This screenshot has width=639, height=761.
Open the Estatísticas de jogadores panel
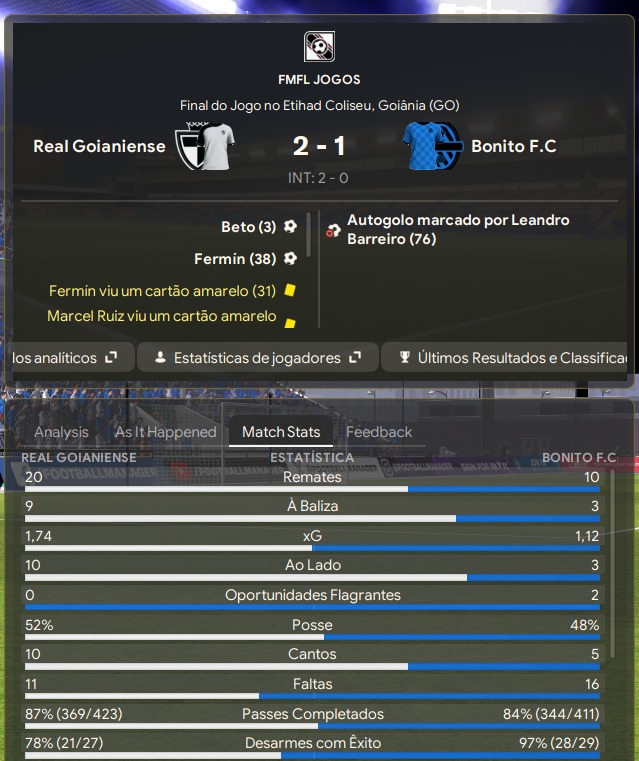257,357
